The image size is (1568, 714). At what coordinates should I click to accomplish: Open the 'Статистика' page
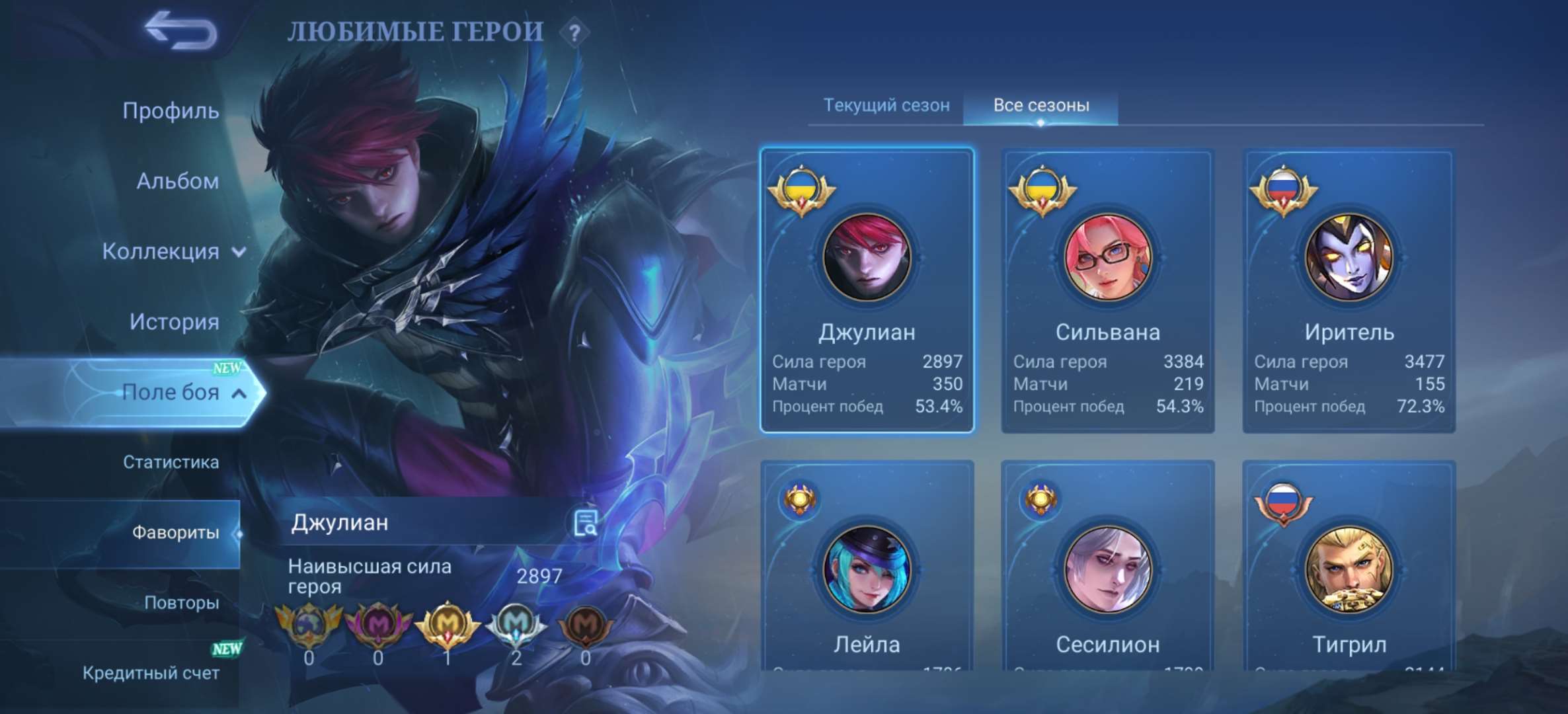[x=171, y=463]
